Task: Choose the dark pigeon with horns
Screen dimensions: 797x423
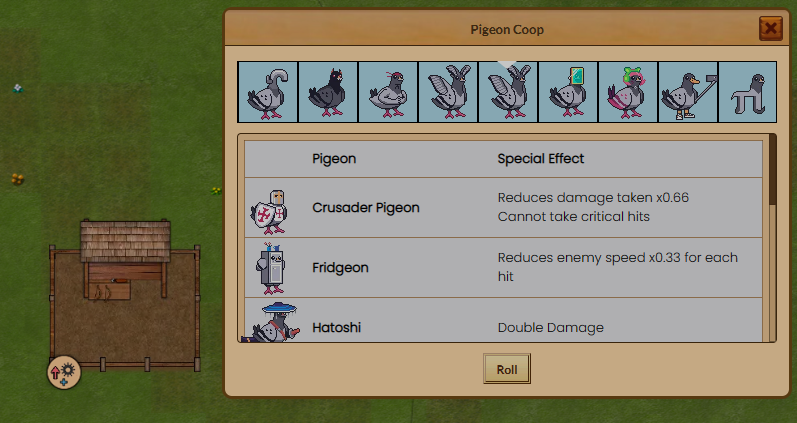Action: 327,92
